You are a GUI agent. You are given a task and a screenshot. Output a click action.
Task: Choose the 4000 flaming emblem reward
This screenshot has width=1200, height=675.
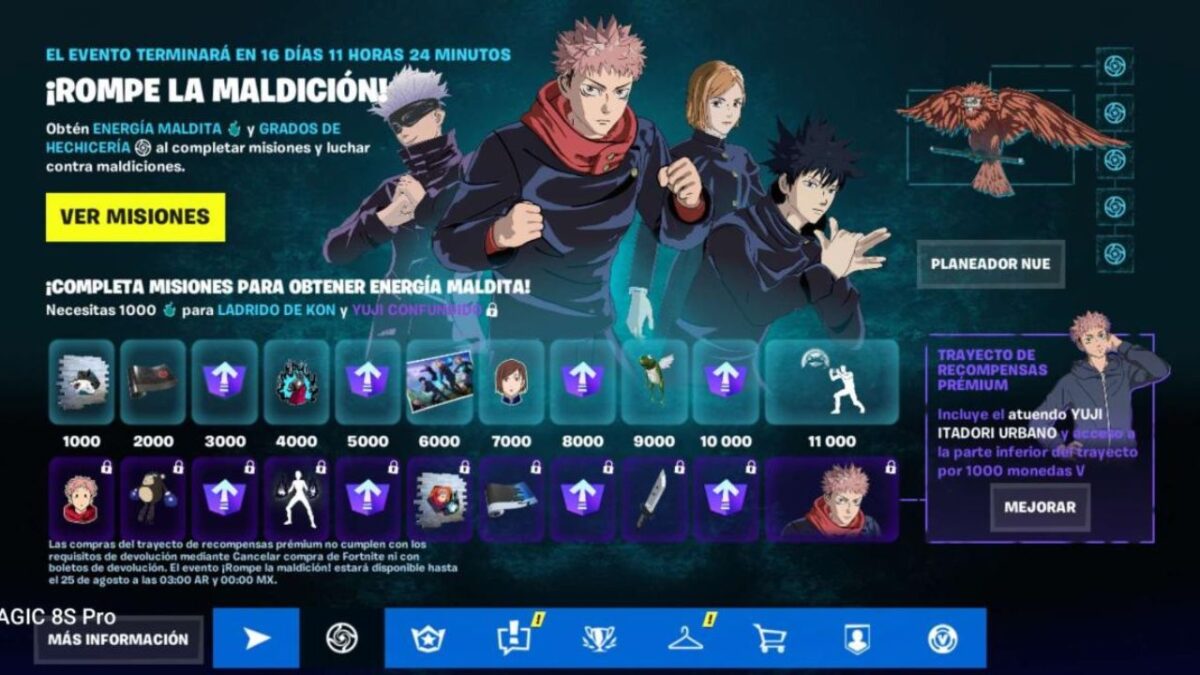(296, 381)
